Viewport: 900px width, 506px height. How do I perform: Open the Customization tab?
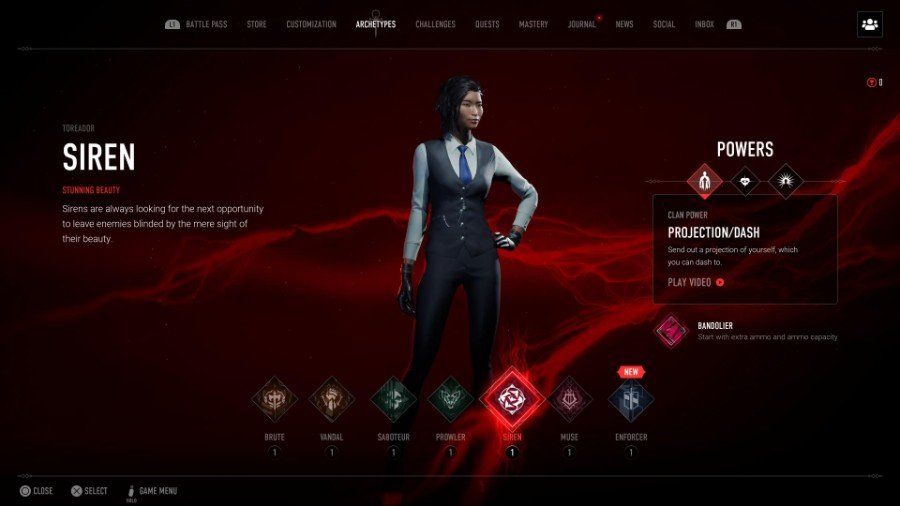[311, 24]
